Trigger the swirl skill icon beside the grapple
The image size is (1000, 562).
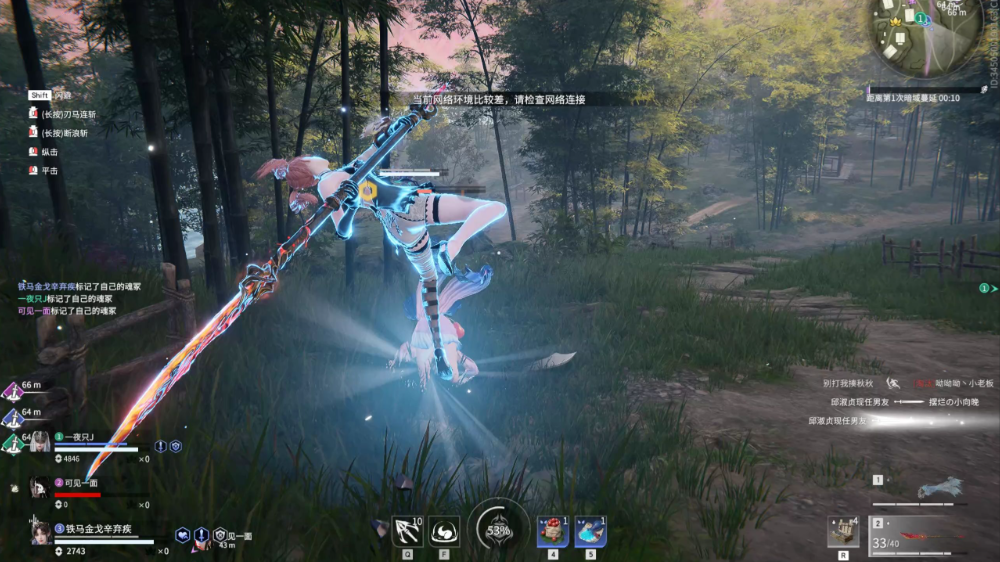click(x=444, y=530)
